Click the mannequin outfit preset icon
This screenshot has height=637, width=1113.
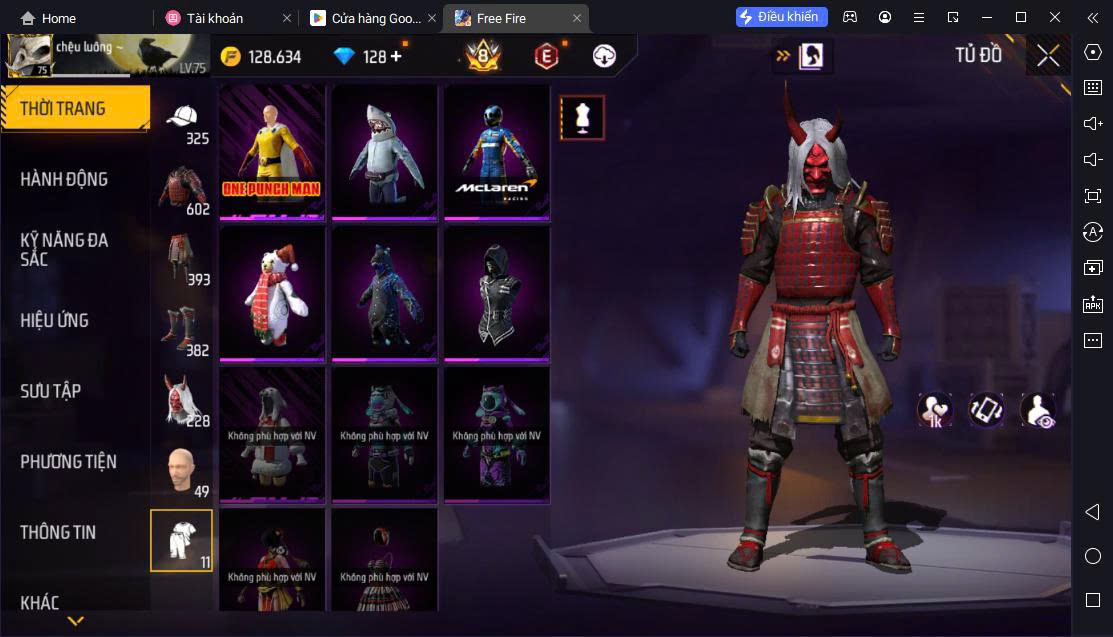coord(582,118)
